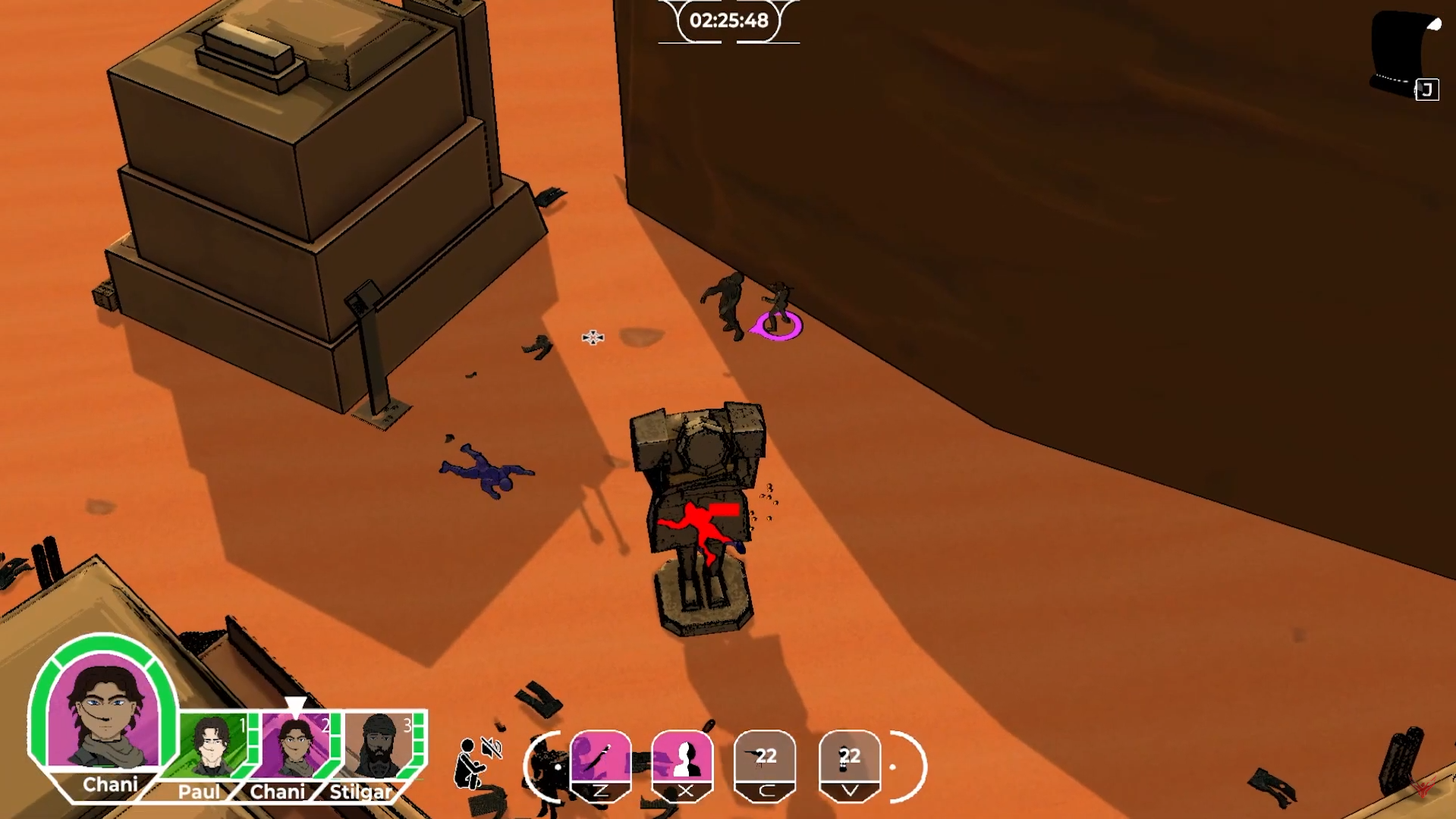Open the journal scroll icon
The height and width of the screenshot is (819, 1456).
[1406, 53]
